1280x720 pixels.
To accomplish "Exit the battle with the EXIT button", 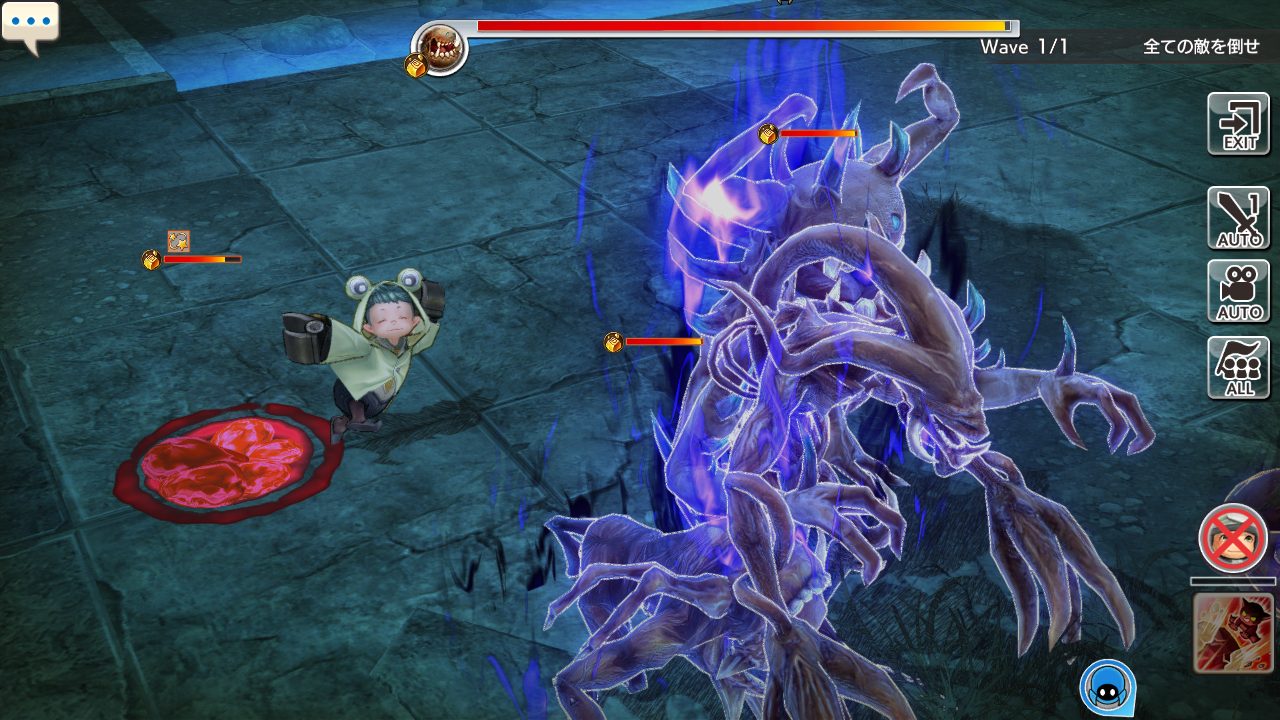I will (x=1238, y=124).
